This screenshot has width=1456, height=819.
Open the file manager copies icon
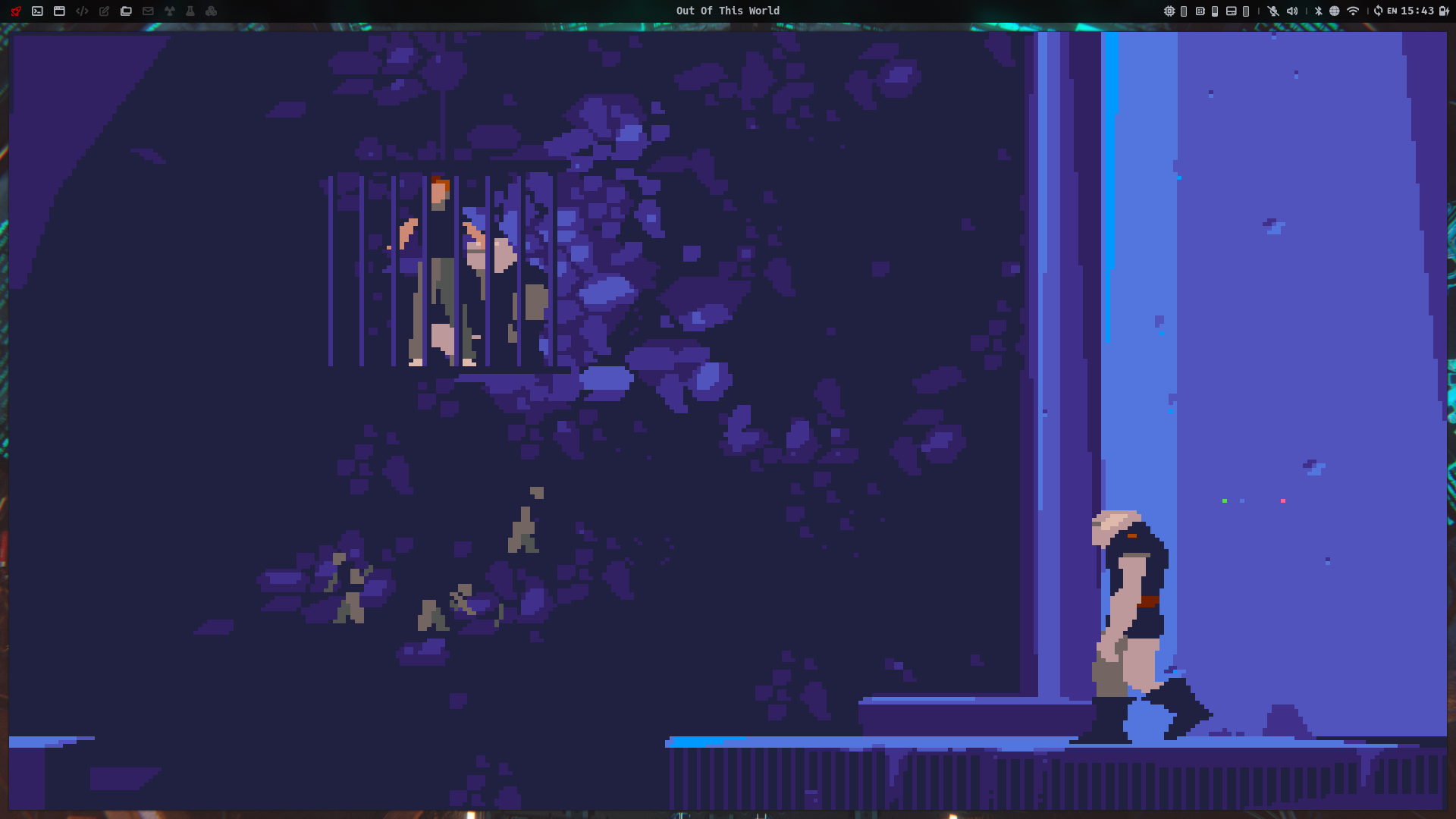(x=125, y=11)
